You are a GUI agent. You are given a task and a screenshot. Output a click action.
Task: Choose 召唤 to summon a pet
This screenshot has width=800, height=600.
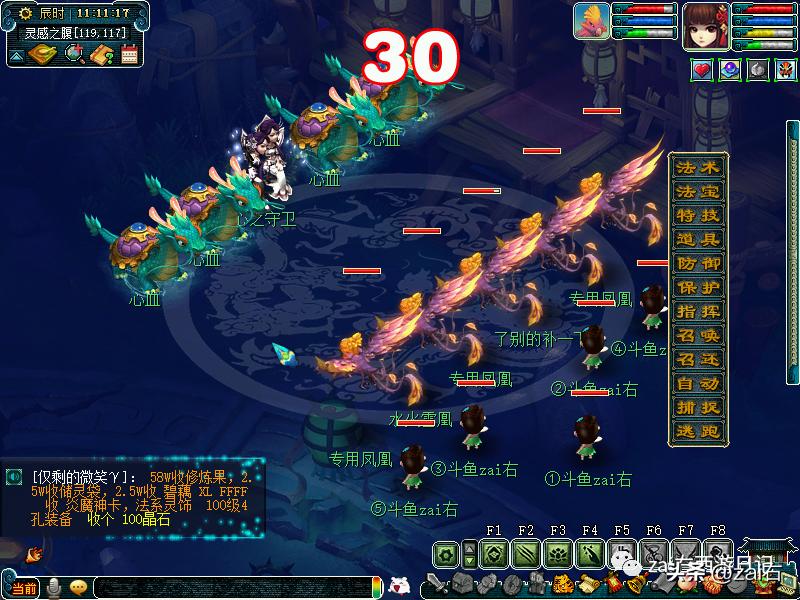pos(698,335)
